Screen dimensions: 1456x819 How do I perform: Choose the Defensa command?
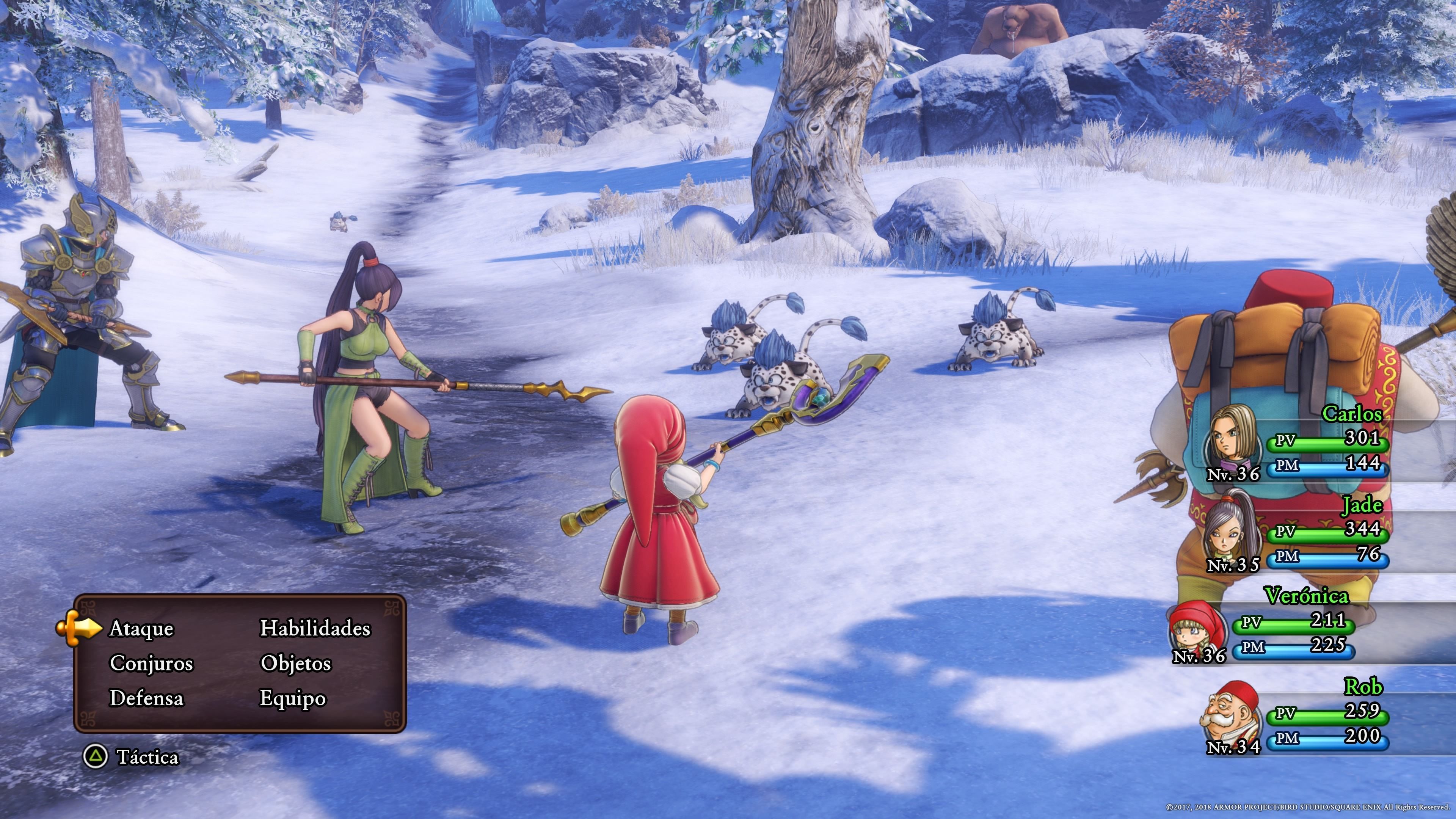tap(146, 698)
